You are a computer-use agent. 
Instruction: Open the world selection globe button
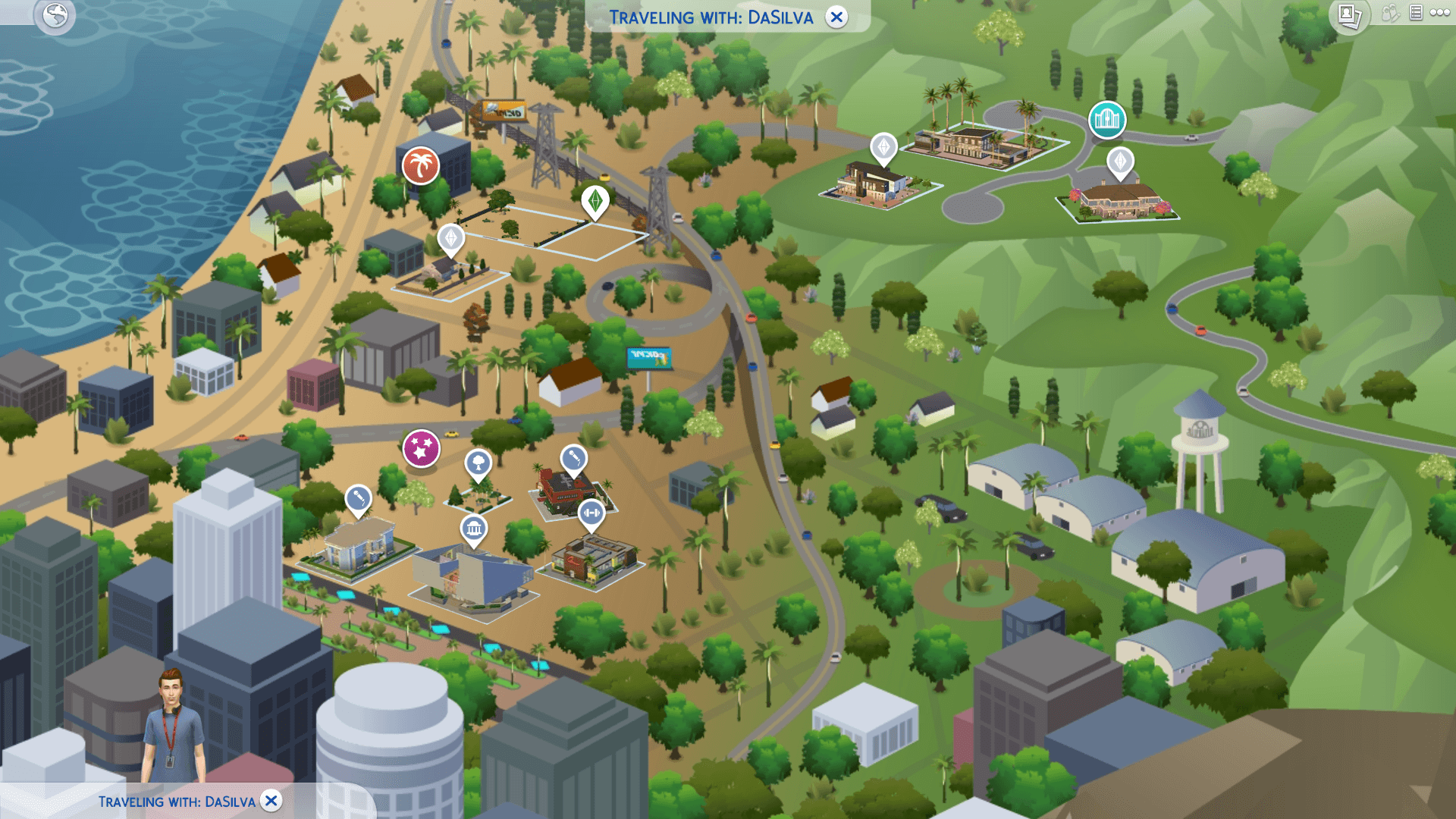pos(55,15)
